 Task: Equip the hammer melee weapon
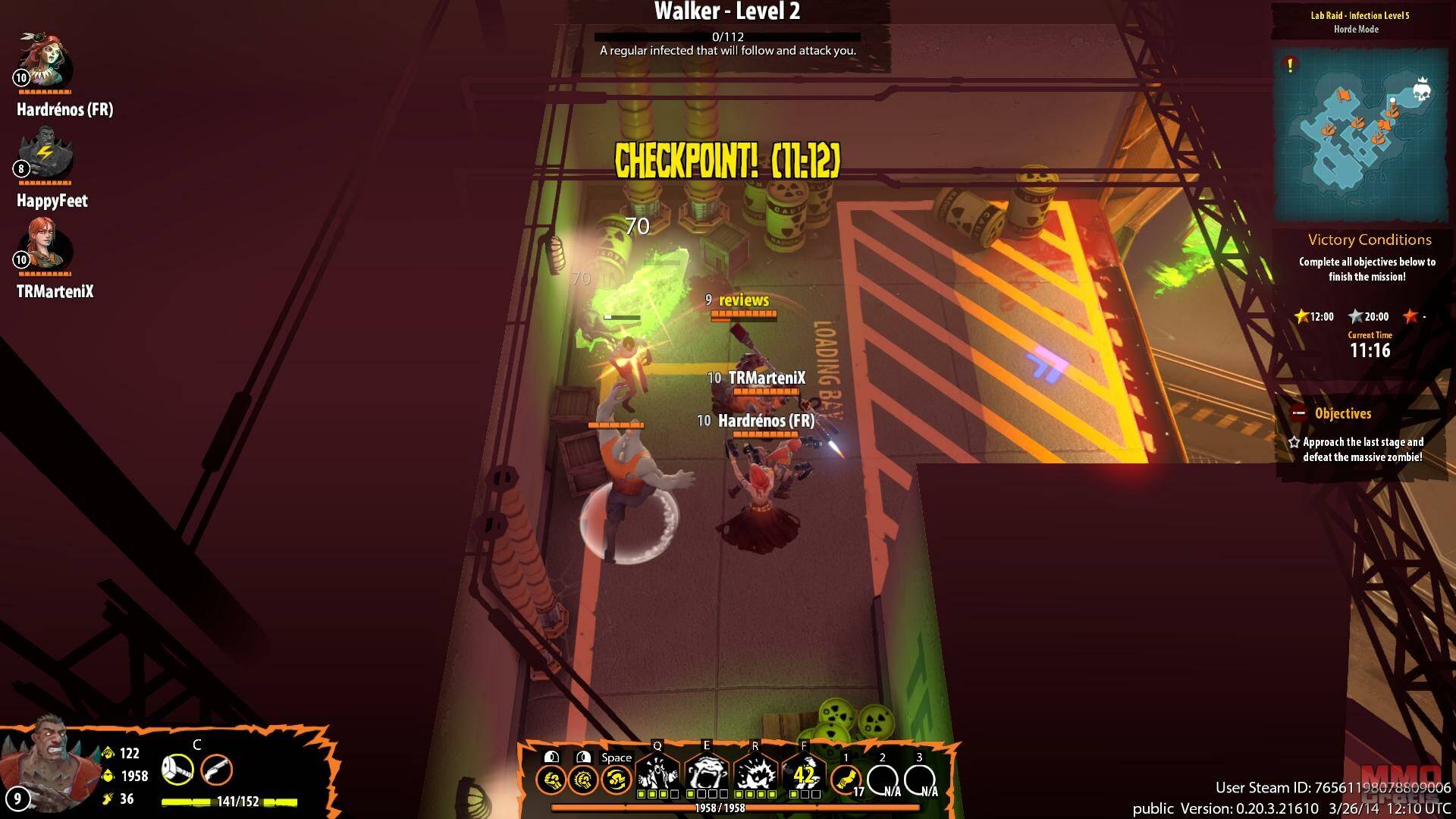(177, 770)
